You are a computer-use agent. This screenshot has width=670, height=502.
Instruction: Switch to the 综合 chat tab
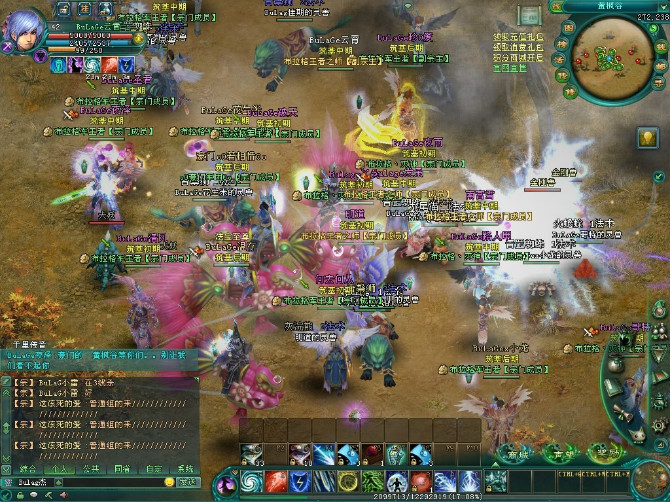tap(27, 468)
